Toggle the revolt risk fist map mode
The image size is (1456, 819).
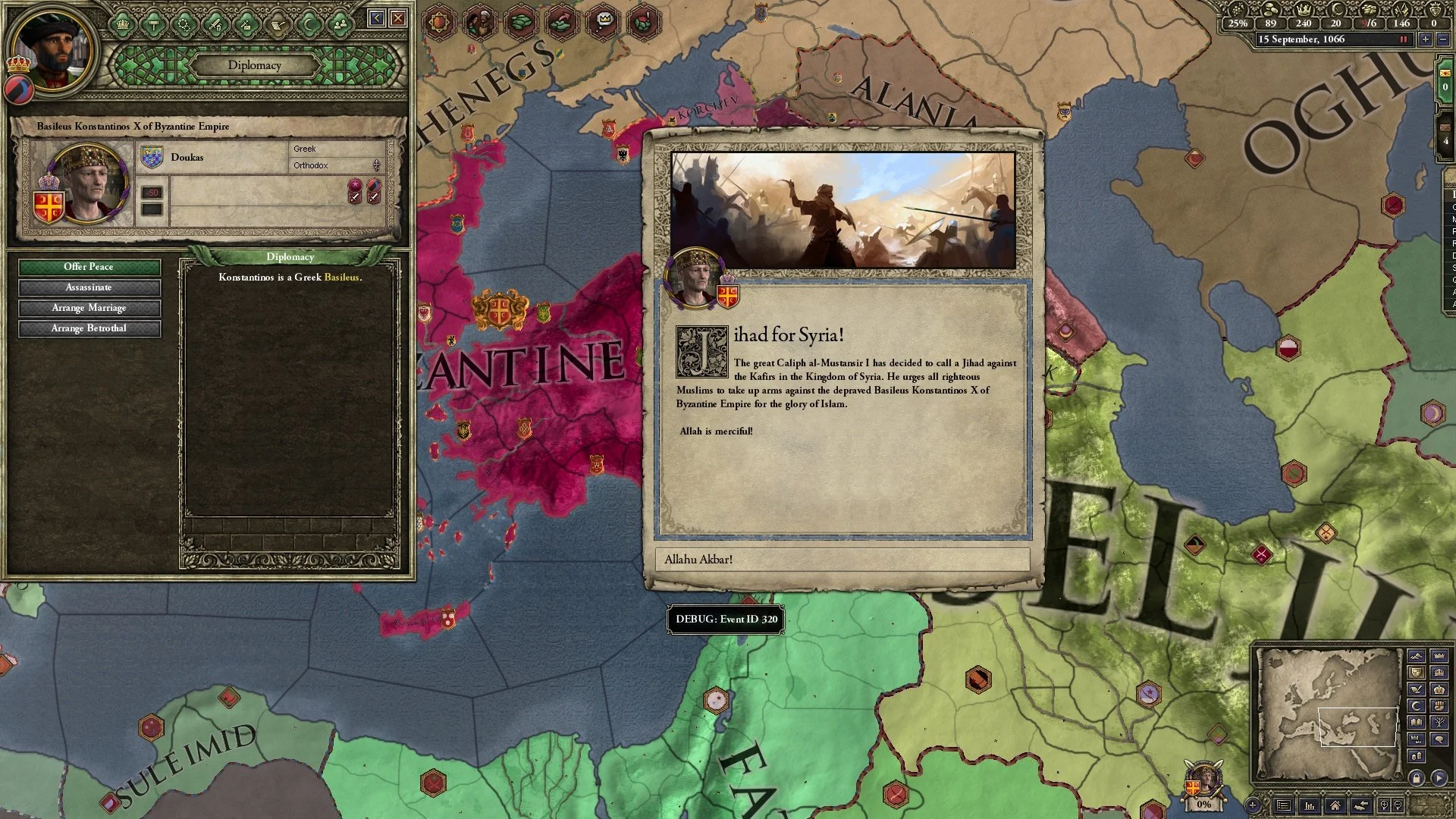tap(1439, 705)
